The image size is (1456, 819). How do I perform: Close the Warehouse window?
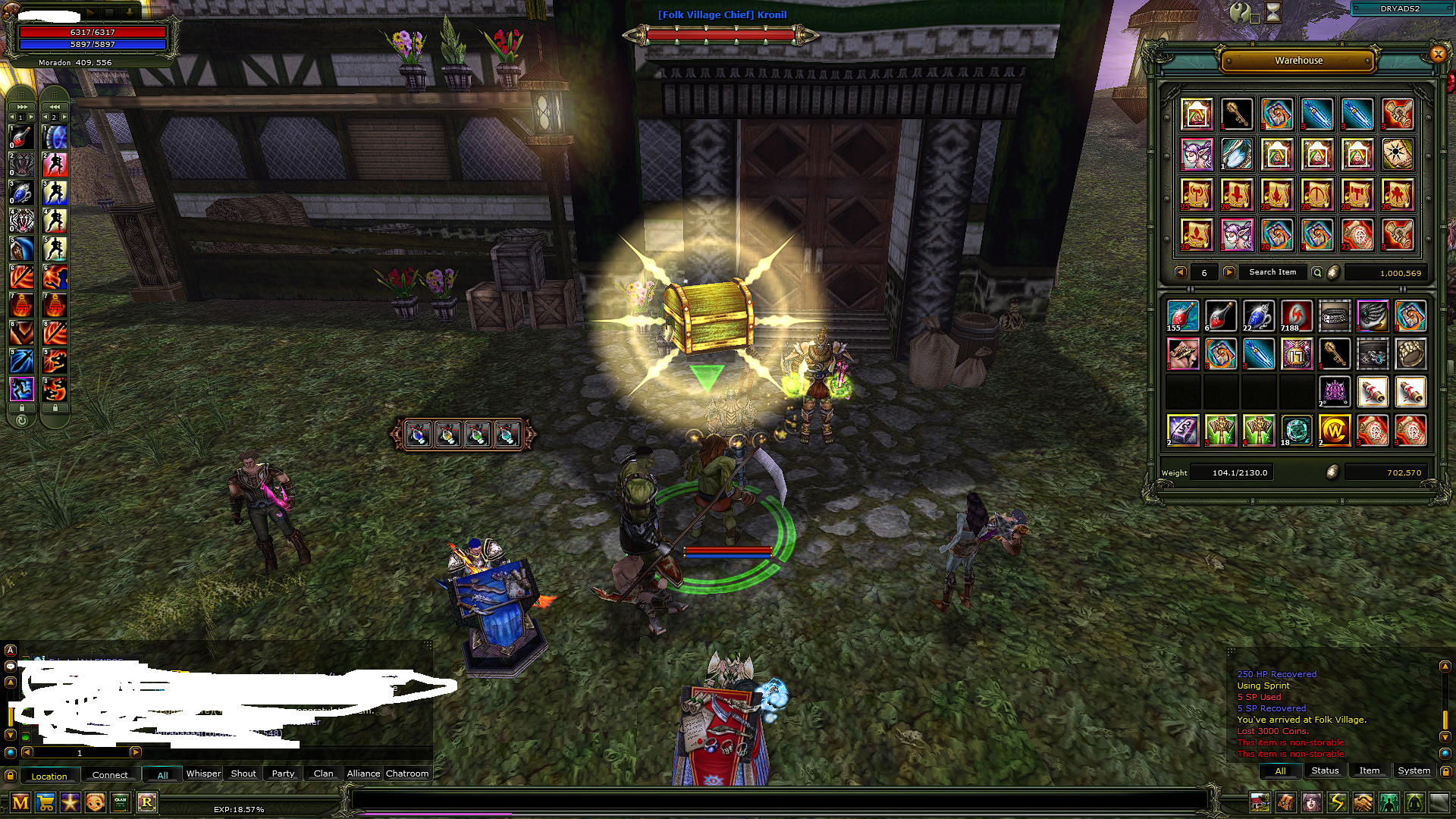click(x=1437, y=54)
